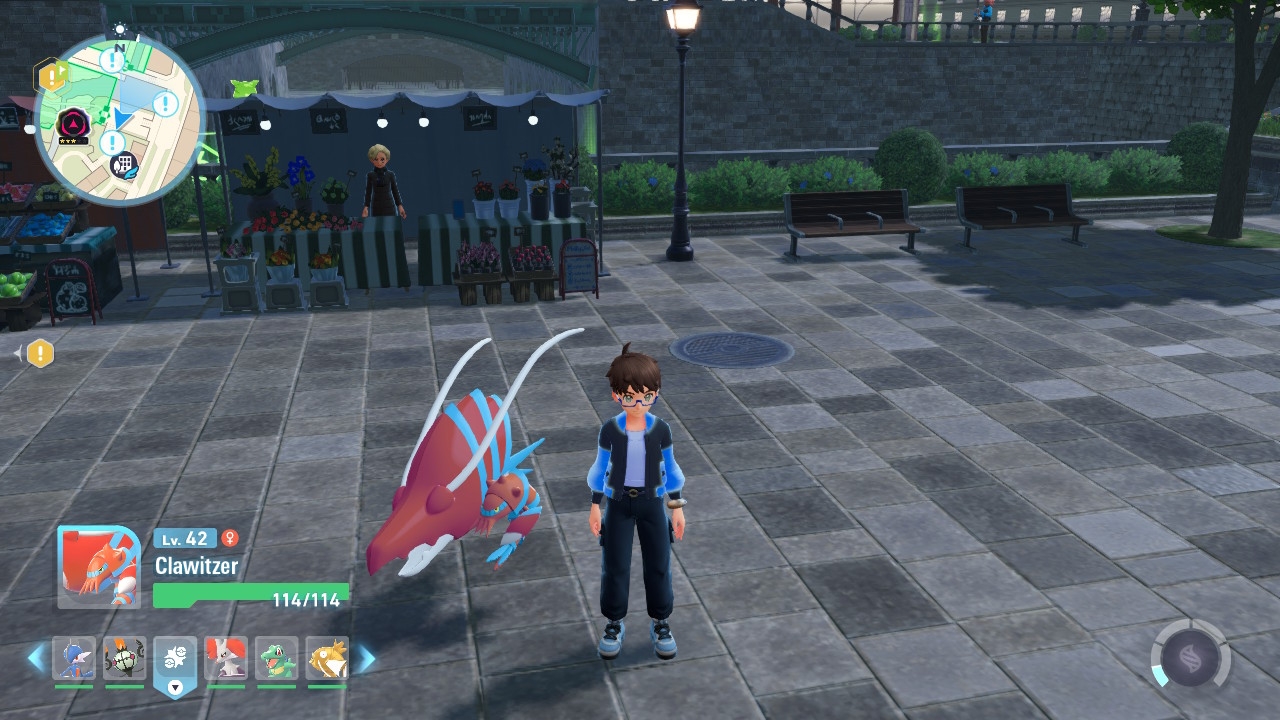Click the Clawitzer portrait

pos(98,567)
